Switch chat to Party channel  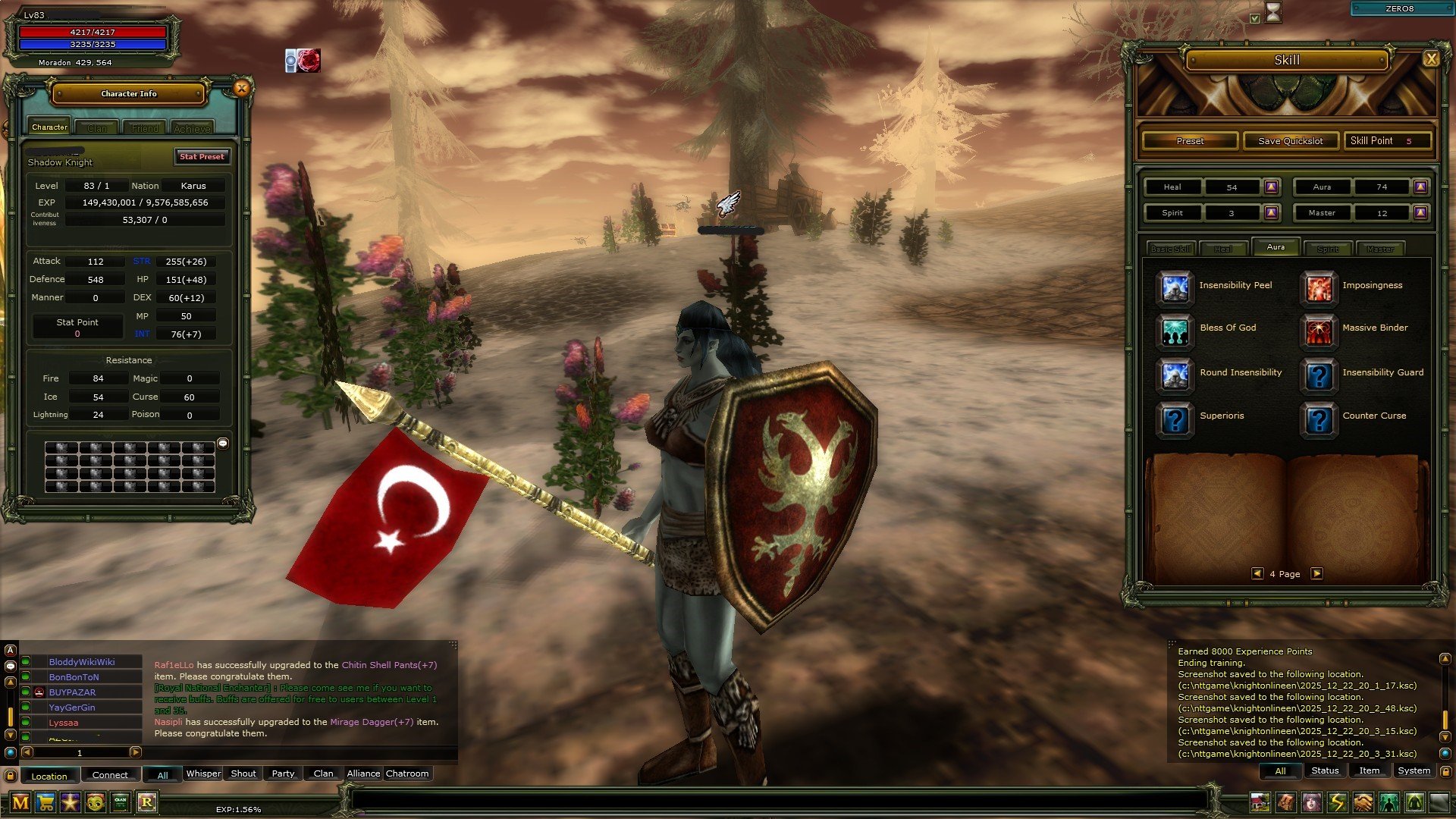coord(283,773)
